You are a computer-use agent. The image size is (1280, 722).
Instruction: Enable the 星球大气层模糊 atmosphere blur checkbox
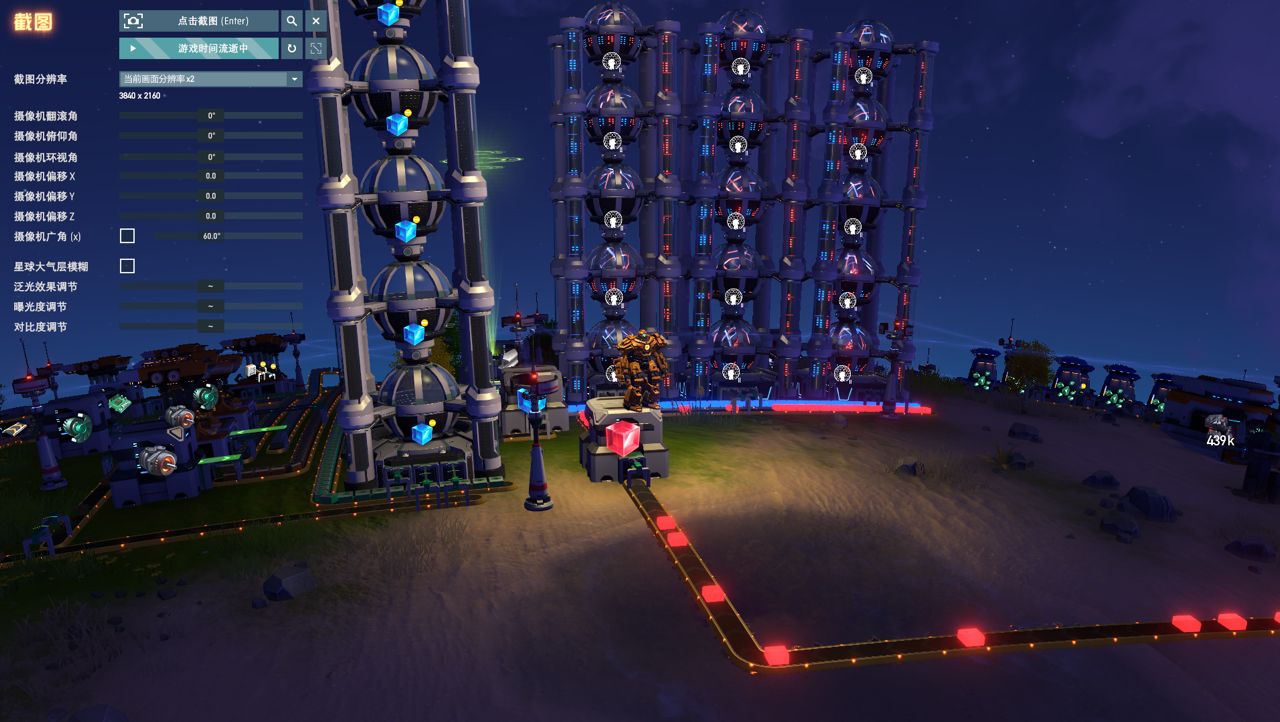point(127,266)
